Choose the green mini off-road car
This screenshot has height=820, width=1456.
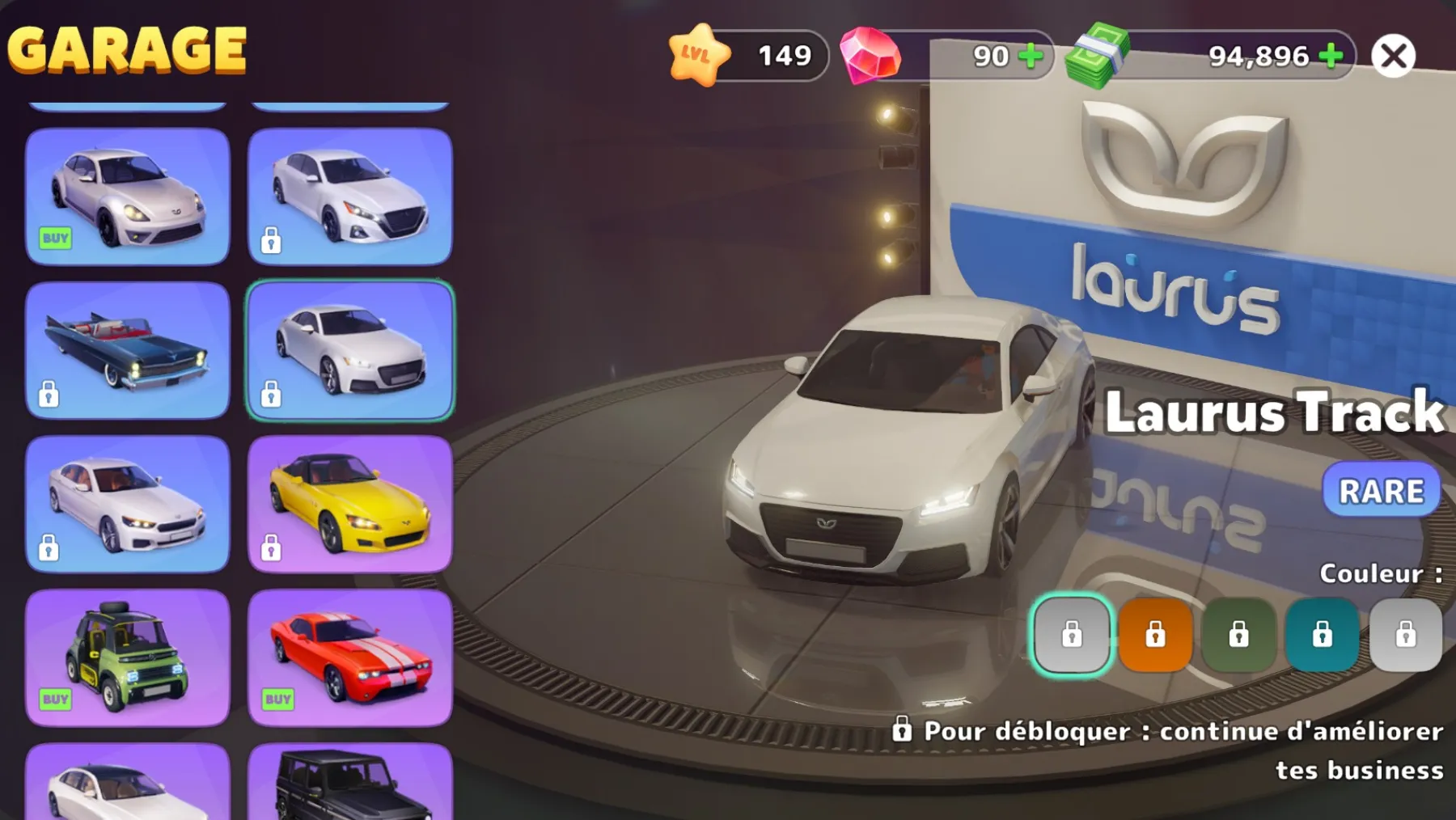pos(128,657)
